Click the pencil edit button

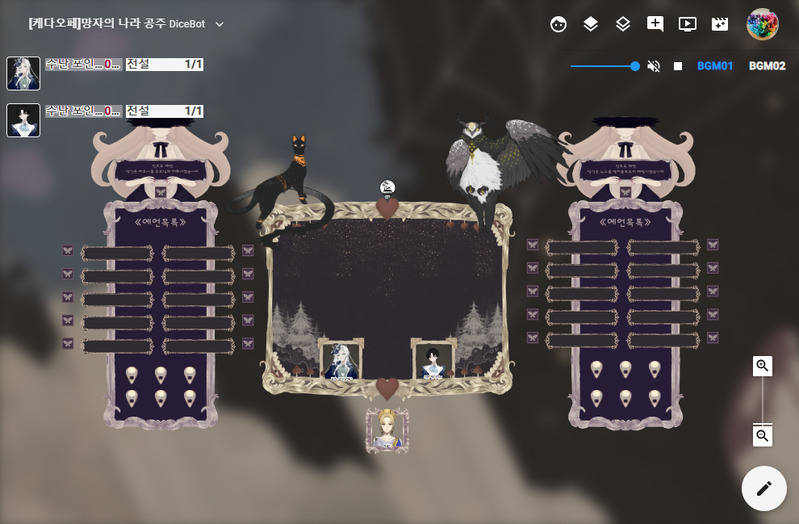coord(764,489)
